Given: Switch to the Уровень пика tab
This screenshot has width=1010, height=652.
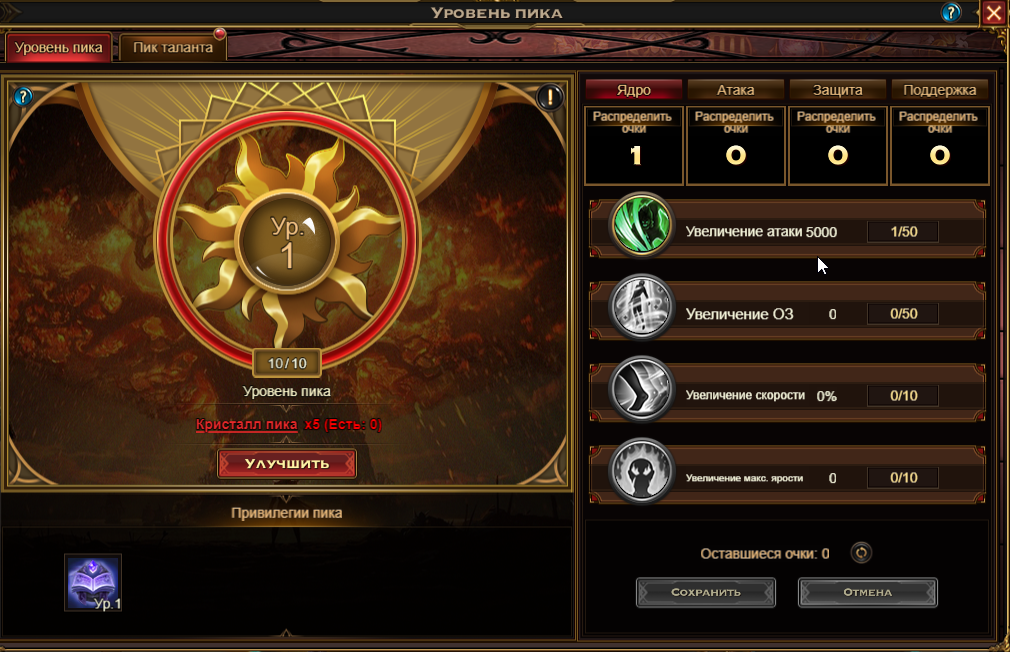Looking at the screenshot, I should pos(58,48).
